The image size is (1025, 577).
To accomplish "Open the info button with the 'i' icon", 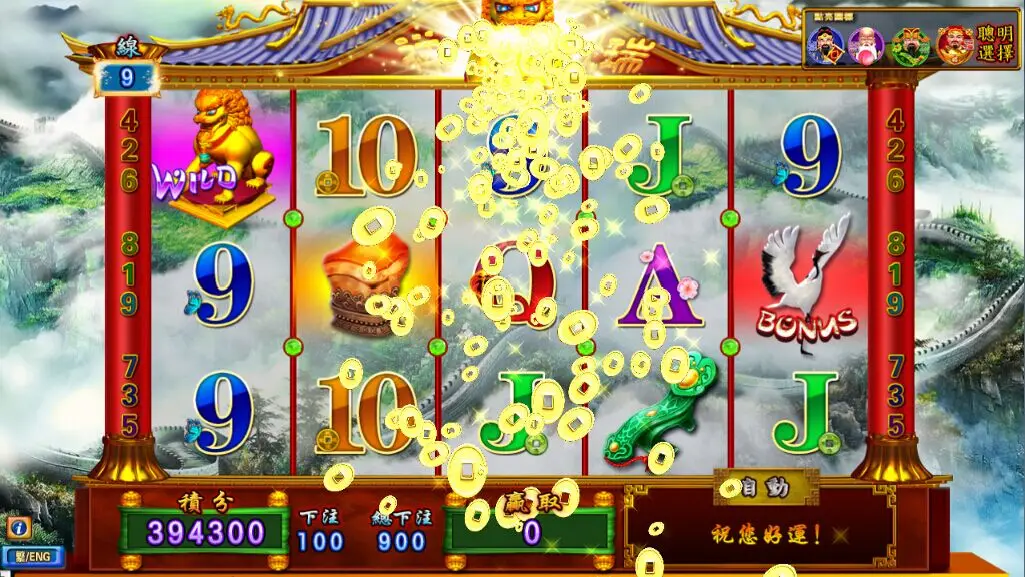I will tap(18, 527).
